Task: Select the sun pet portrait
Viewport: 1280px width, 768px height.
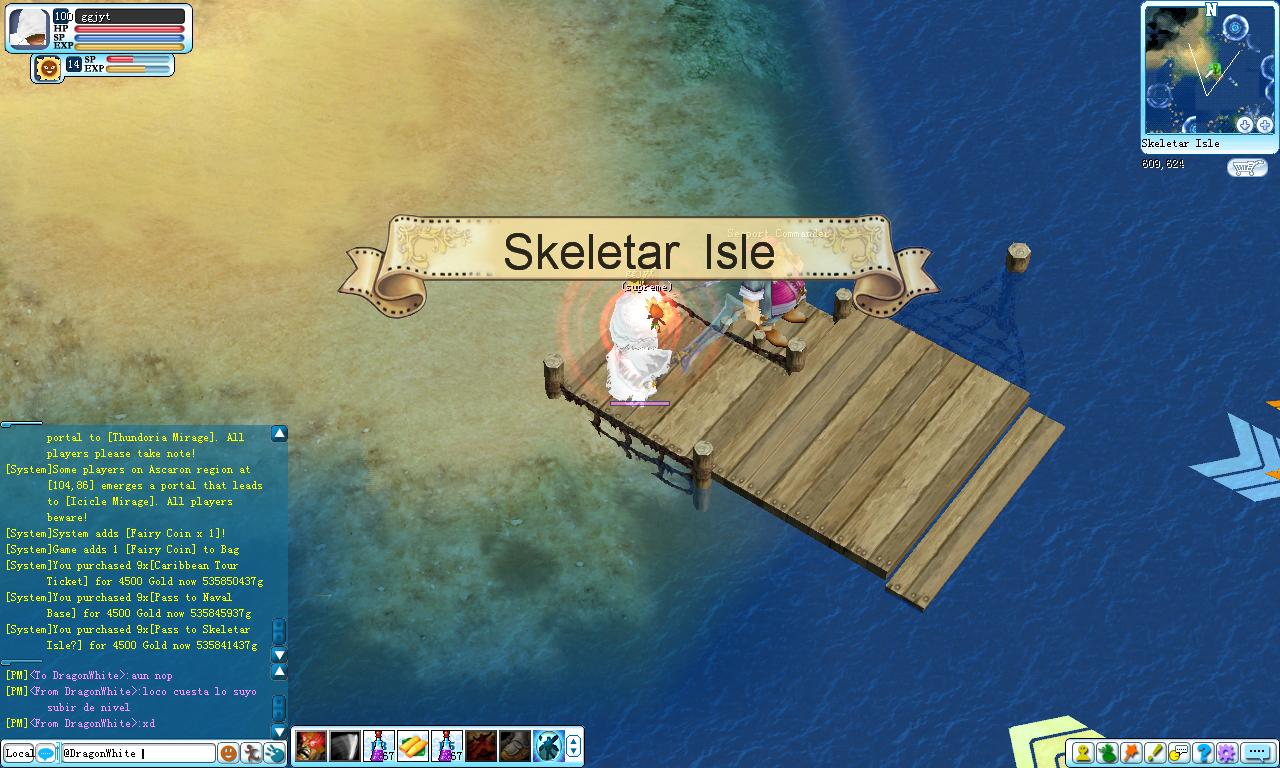Action: [x=47, y=68]
